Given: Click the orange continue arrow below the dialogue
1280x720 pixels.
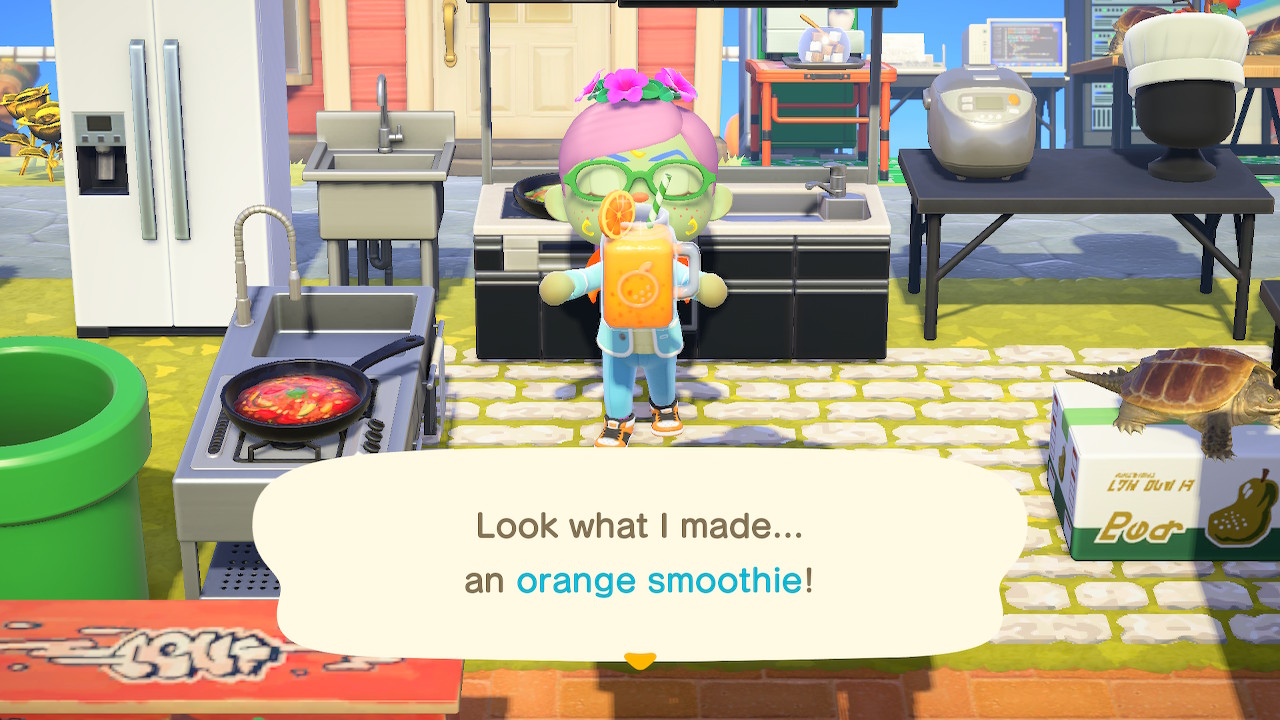Looking at the screenshot, I should (x=639, y=660).
